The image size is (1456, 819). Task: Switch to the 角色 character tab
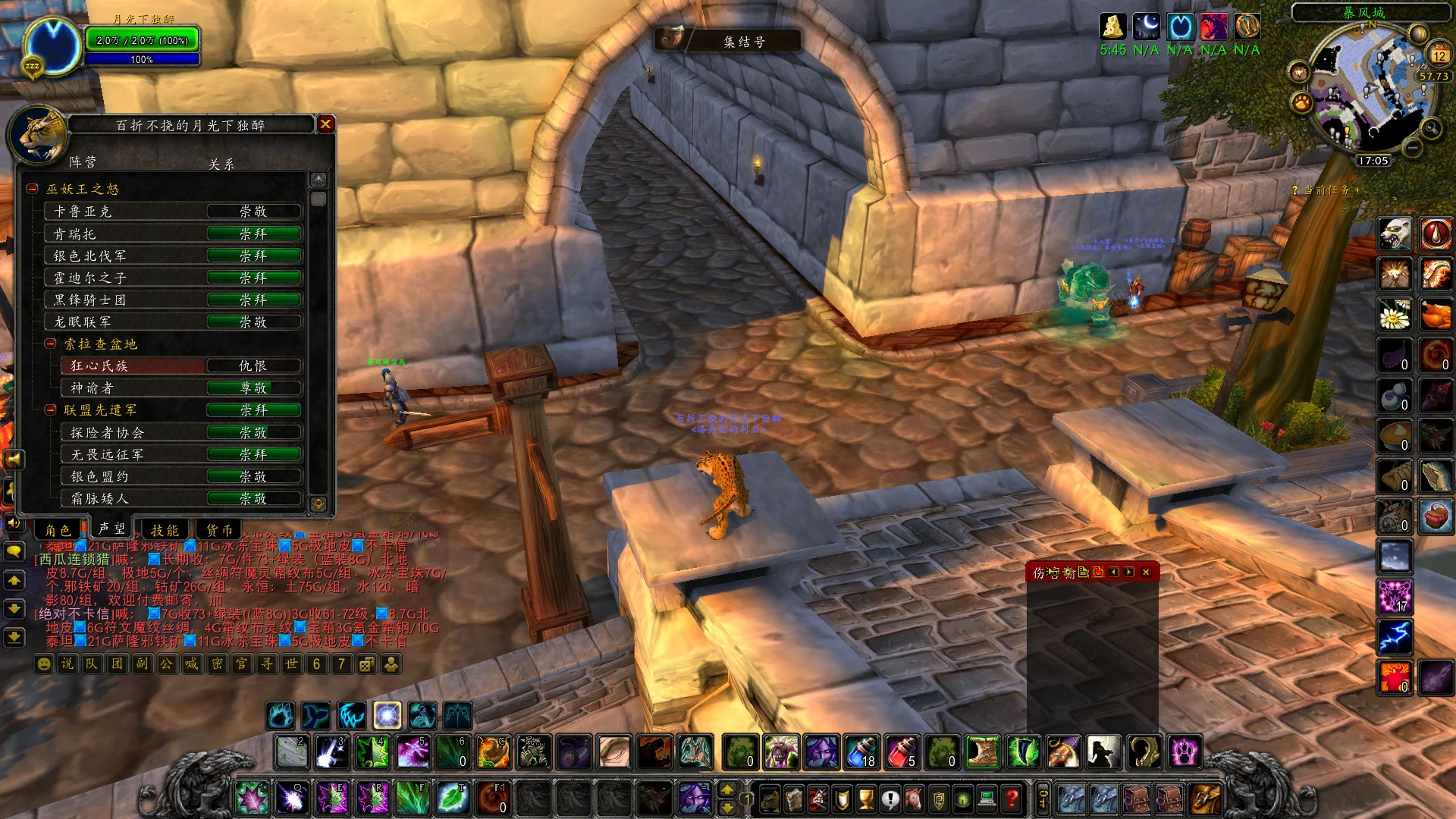(58, 529)
